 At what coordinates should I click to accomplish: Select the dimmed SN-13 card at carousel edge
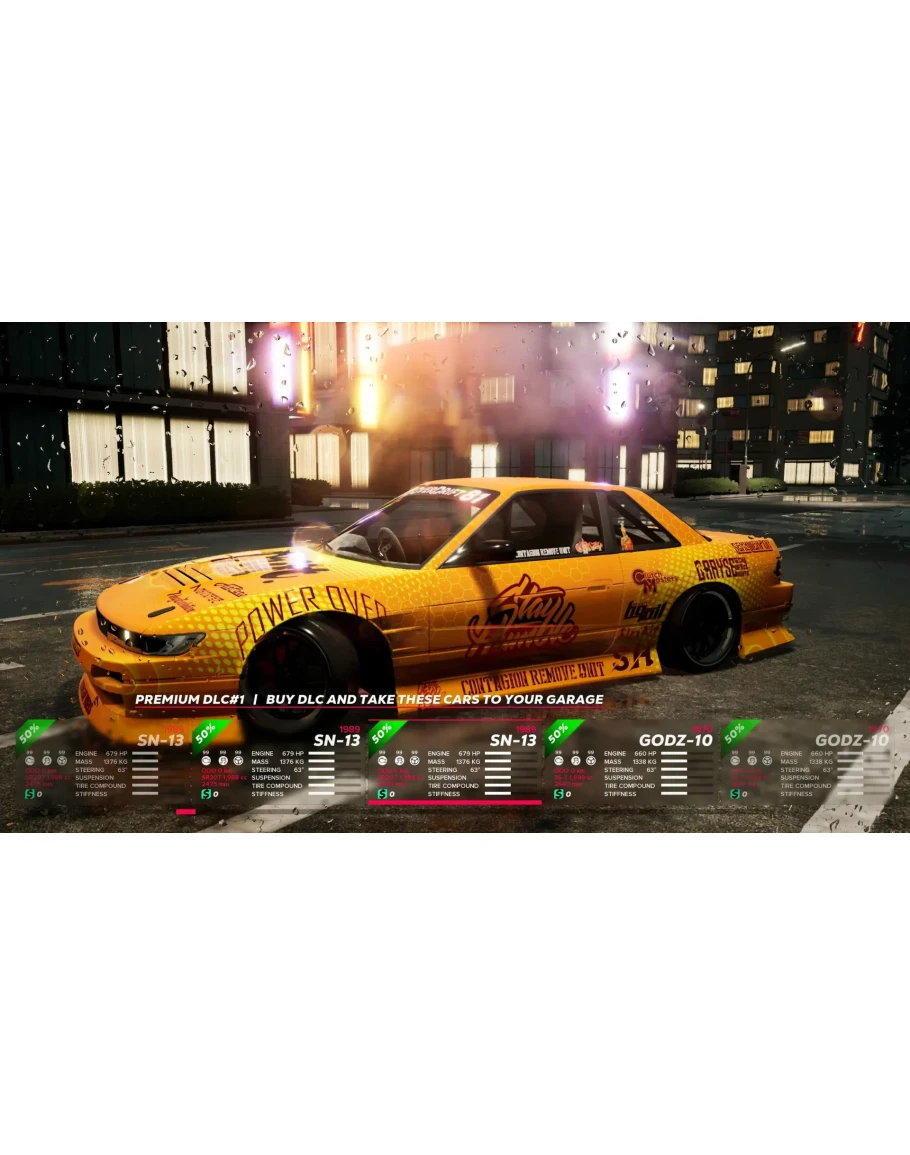coord(103,763)
